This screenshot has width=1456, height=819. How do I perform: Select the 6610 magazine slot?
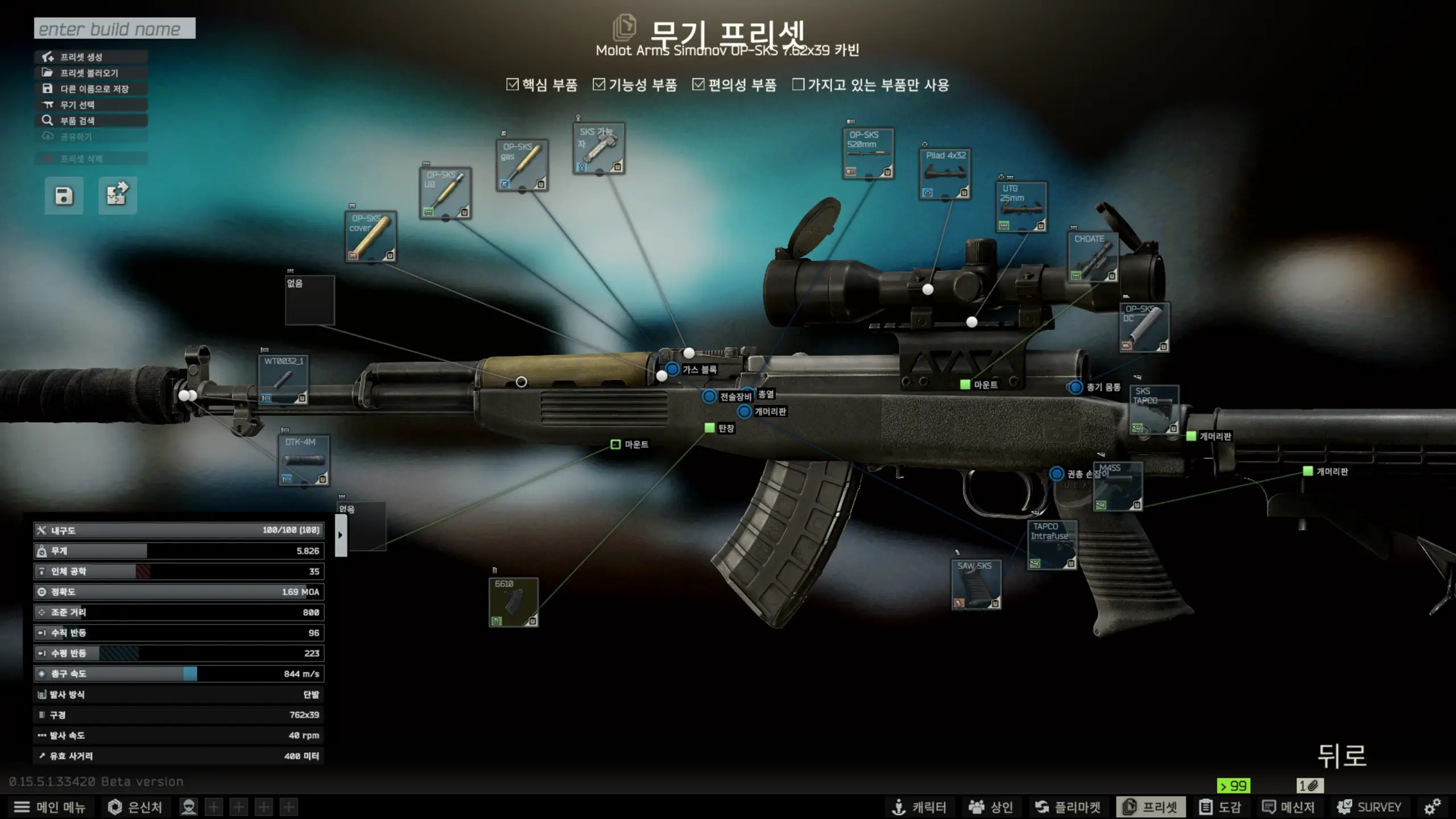point(513,602)
